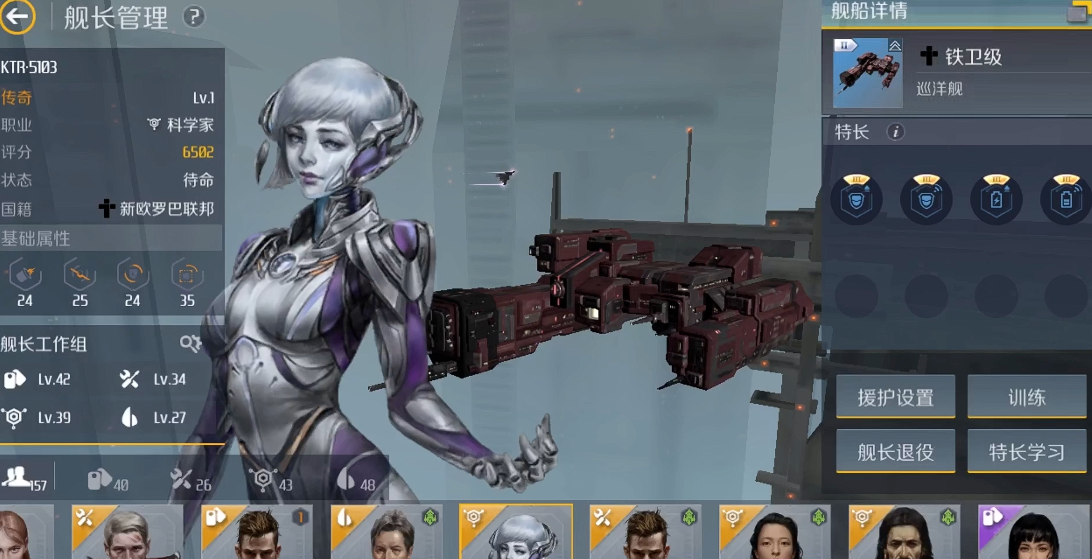Select the white-haired man captain portrait
Image resolution: width=1092 pixels, height=559 pixels.
(127, 532)
